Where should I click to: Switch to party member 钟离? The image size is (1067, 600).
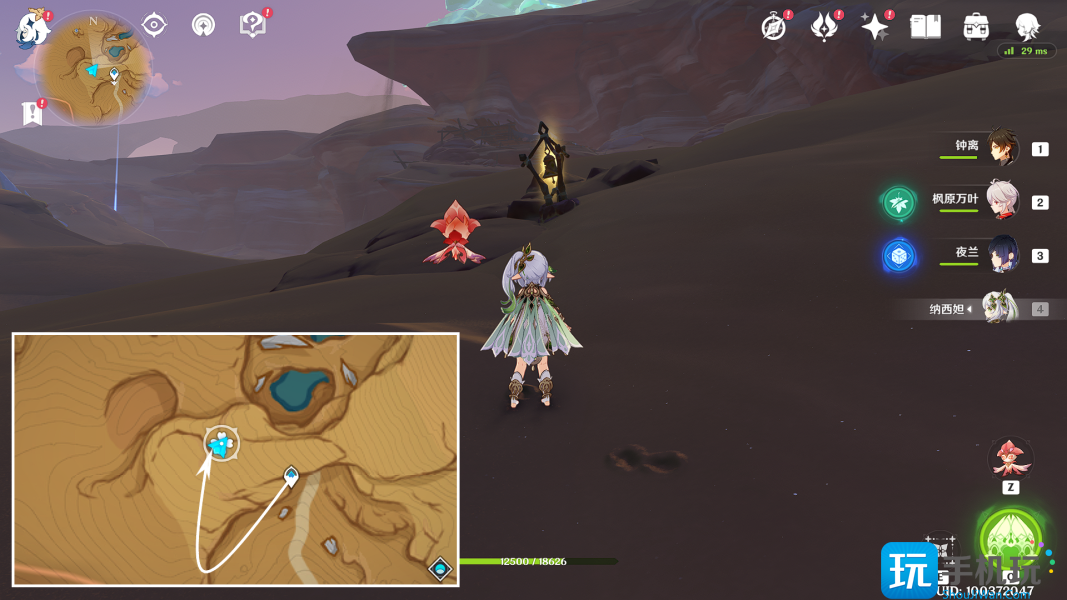tap(1003, 148)
